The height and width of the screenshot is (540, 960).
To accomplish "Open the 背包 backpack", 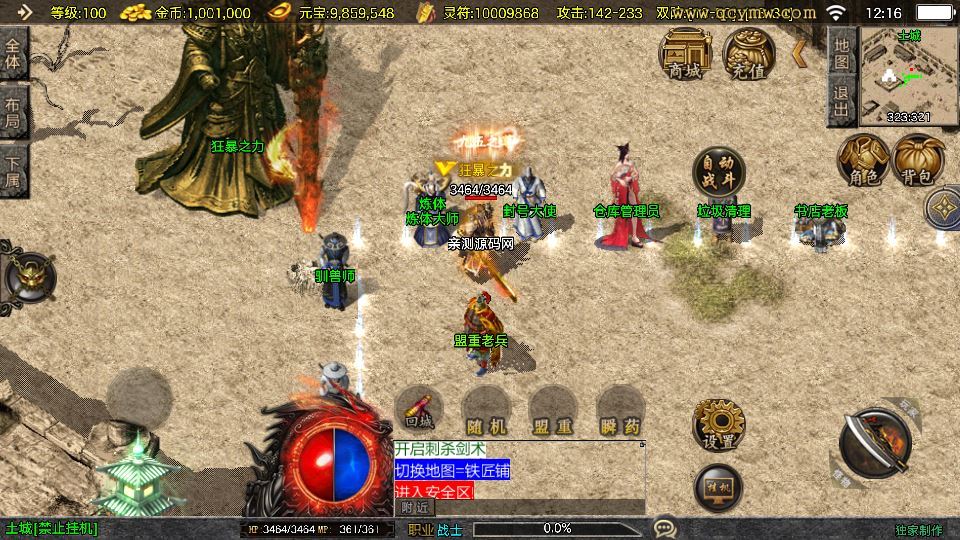I will click(919, 161).
